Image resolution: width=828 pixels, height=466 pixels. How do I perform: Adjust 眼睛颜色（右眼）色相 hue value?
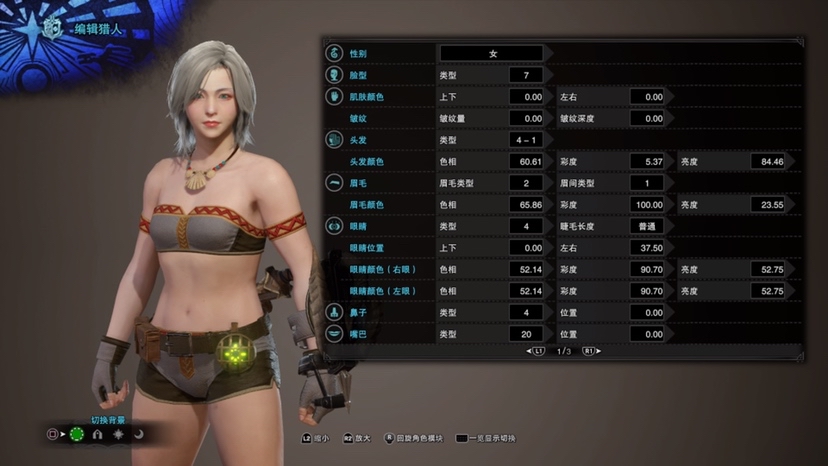[x=526, y=269]
